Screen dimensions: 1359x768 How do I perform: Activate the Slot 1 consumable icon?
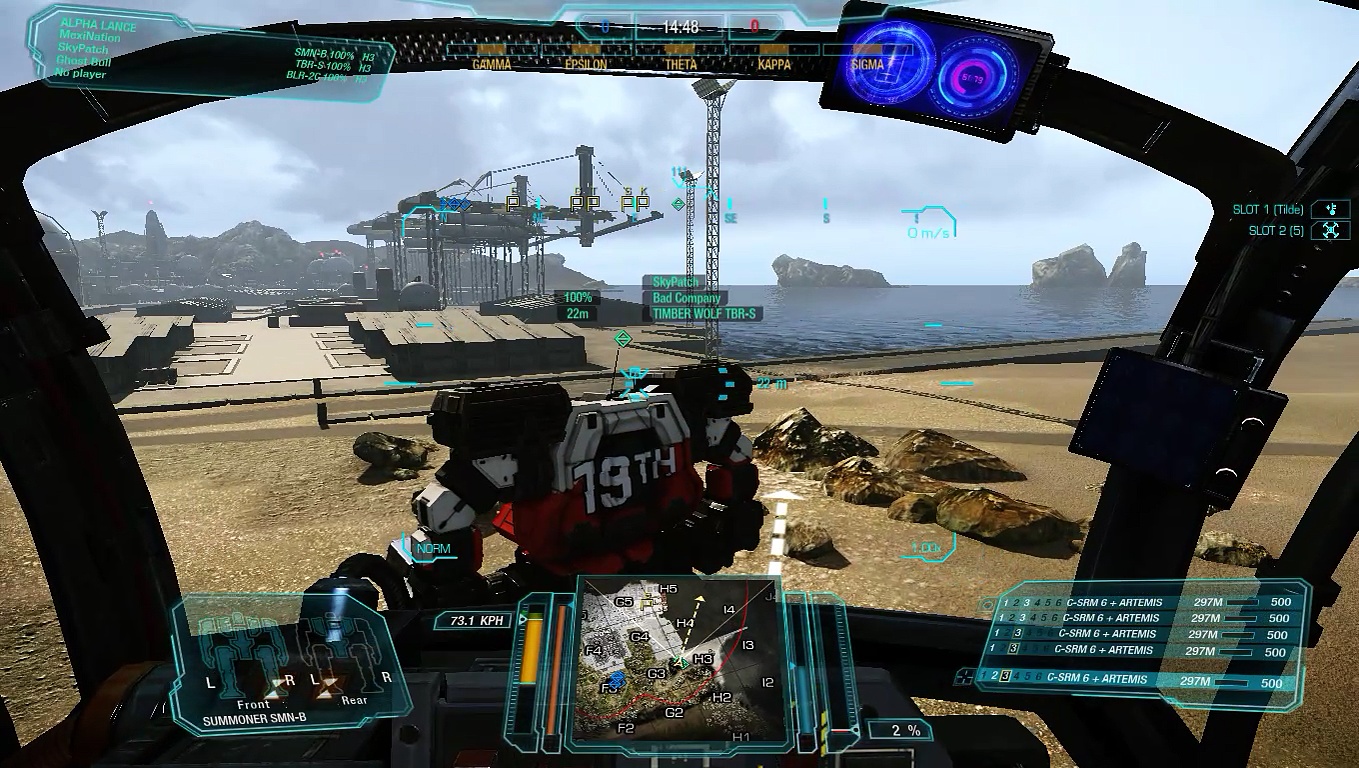(1330, 209)
